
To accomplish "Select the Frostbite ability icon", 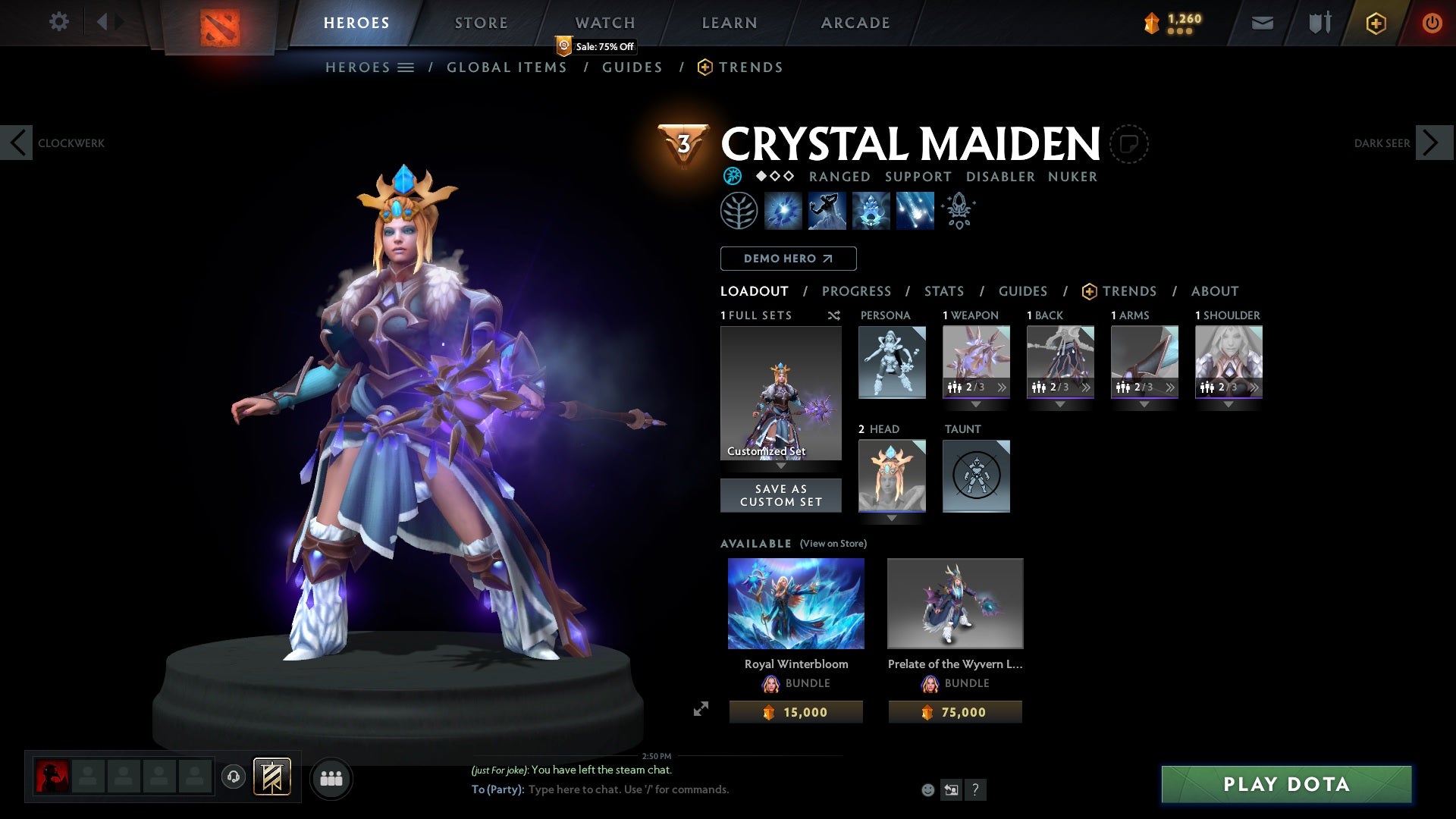I will coord(827,211).
